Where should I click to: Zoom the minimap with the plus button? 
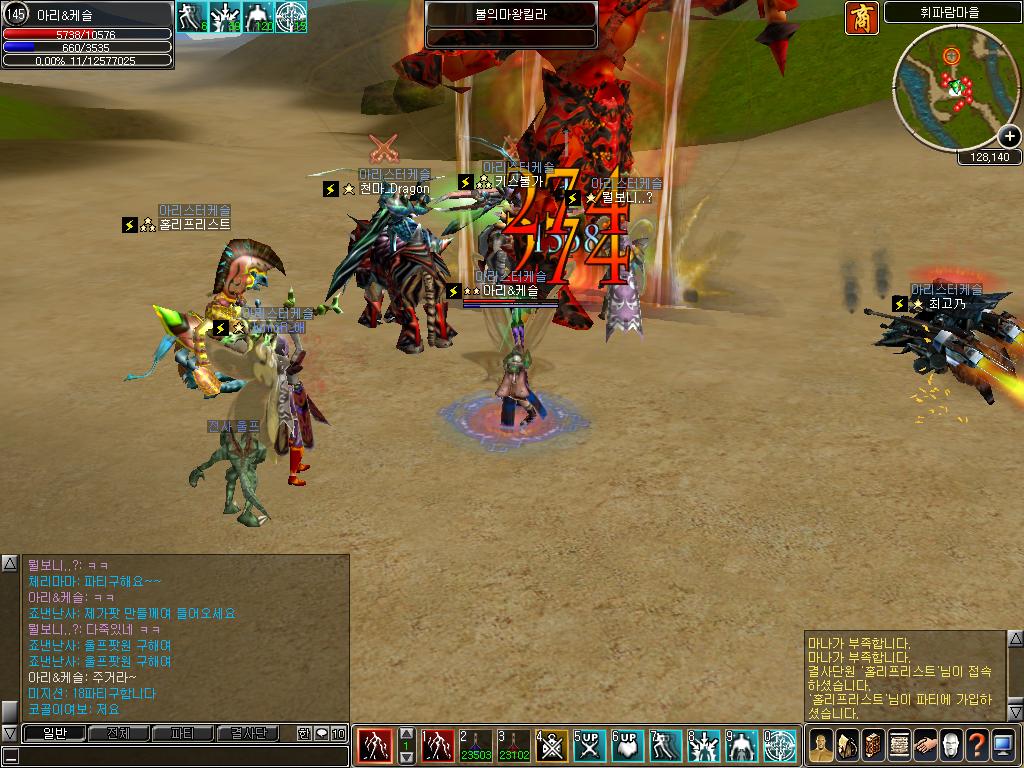click(1008, 136)
